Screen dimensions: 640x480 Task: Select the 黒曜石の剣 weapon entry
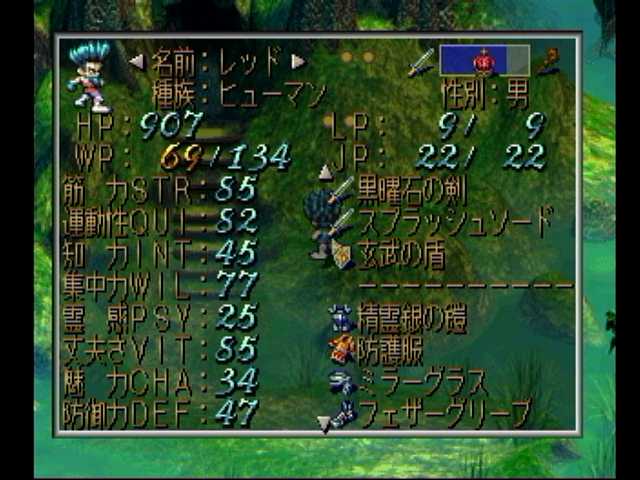tap(411, 190)
